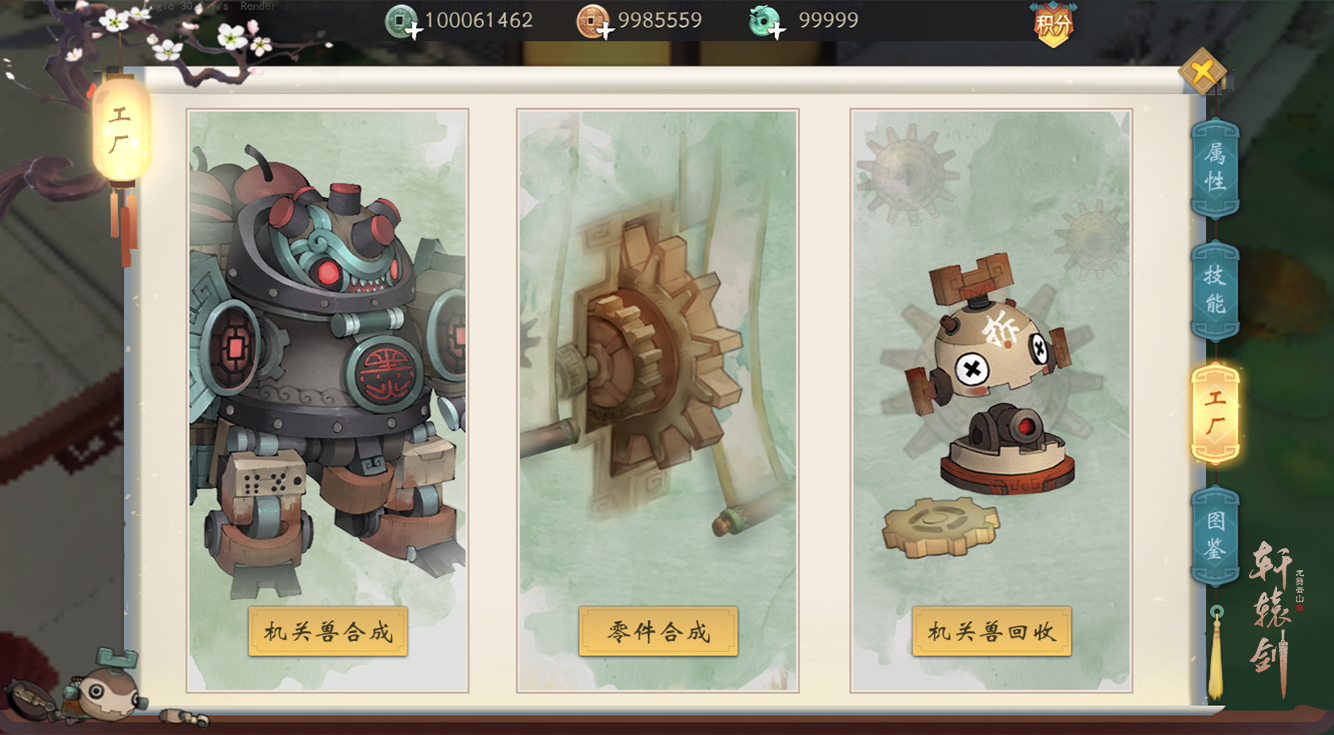This screenshot has height=735, width=1334.
Task: Add more copper coins via plus icon
Action: click(605, 30)
